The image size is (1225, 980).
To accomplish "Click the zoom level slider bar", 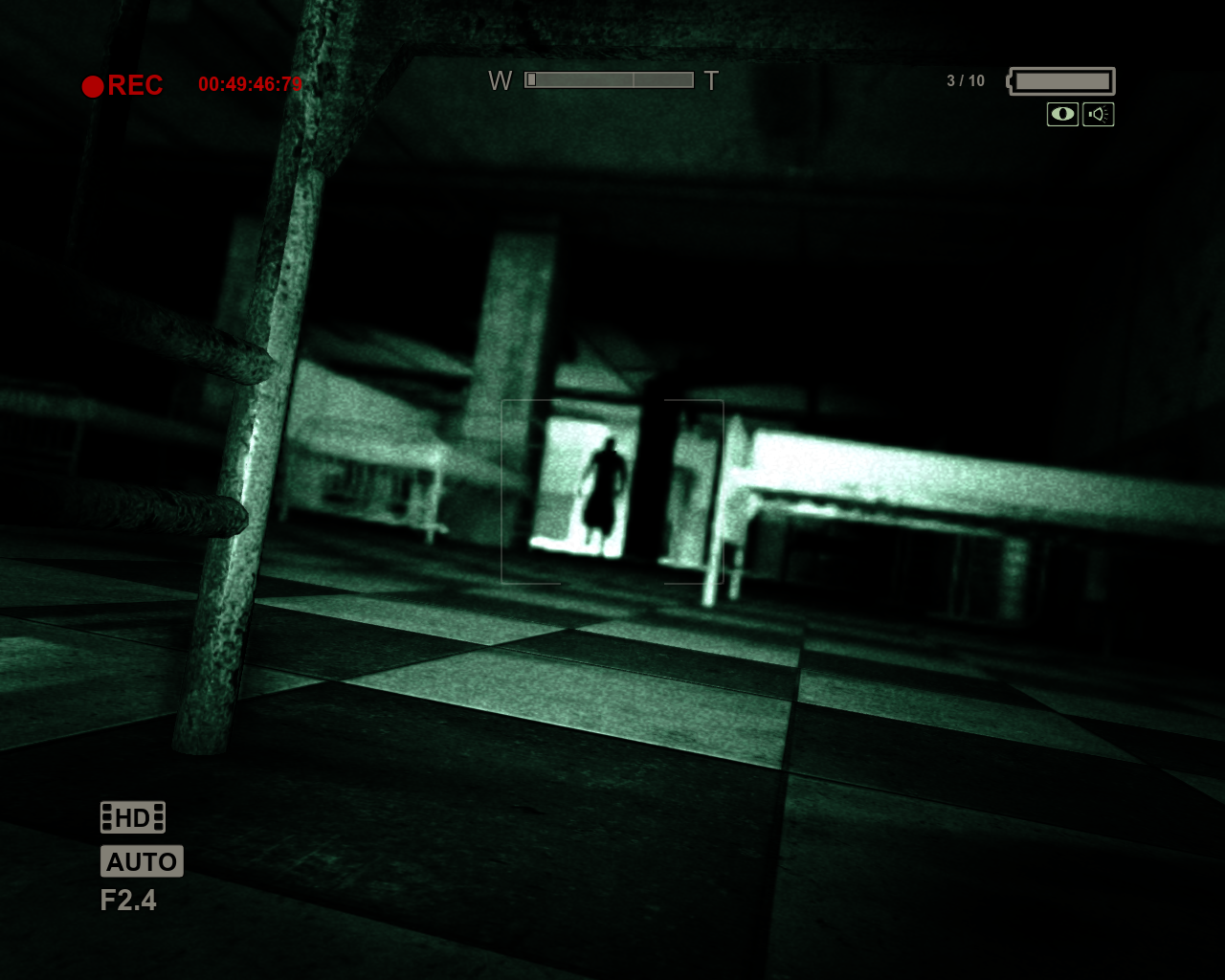I will click(x=610, y=80).
